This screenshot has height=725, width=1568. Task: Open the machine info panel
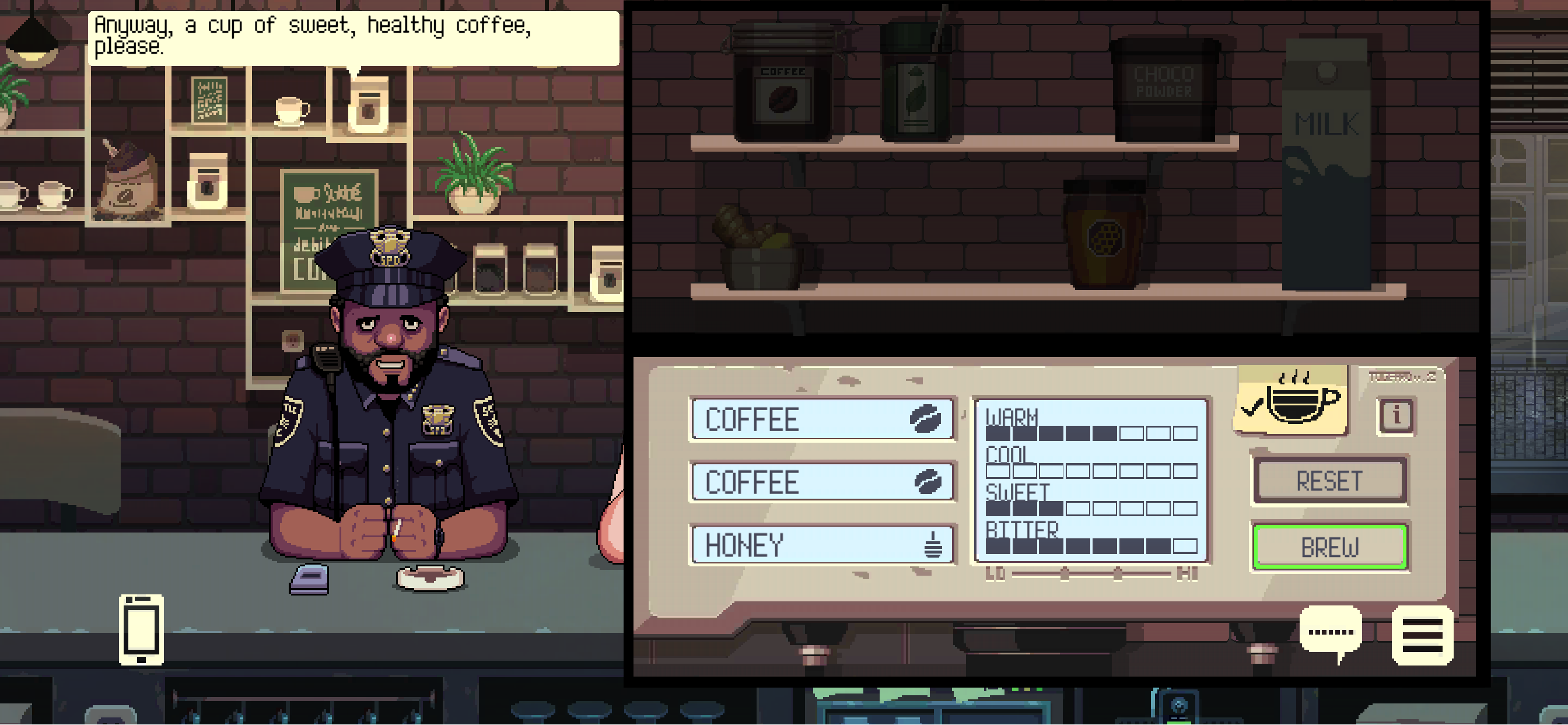coord(1395,416)
